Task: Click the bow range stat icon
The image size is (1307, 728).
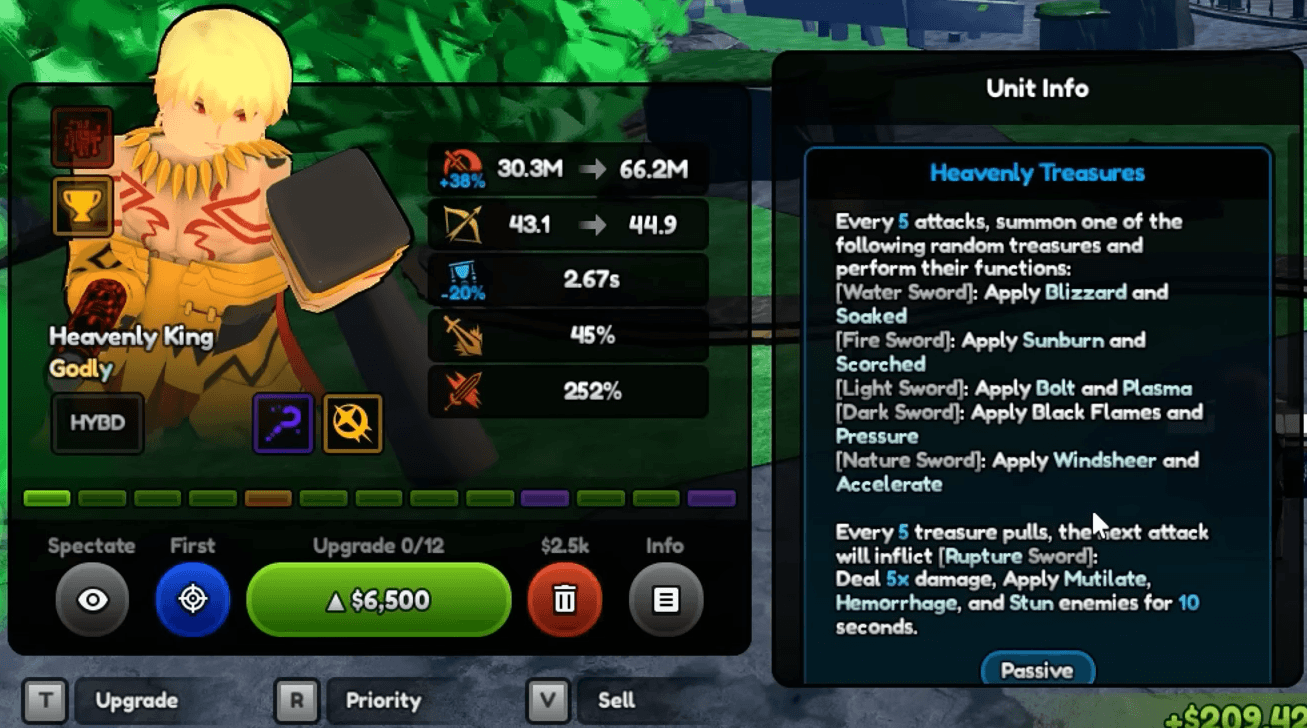Action: [x=462, y=222]
